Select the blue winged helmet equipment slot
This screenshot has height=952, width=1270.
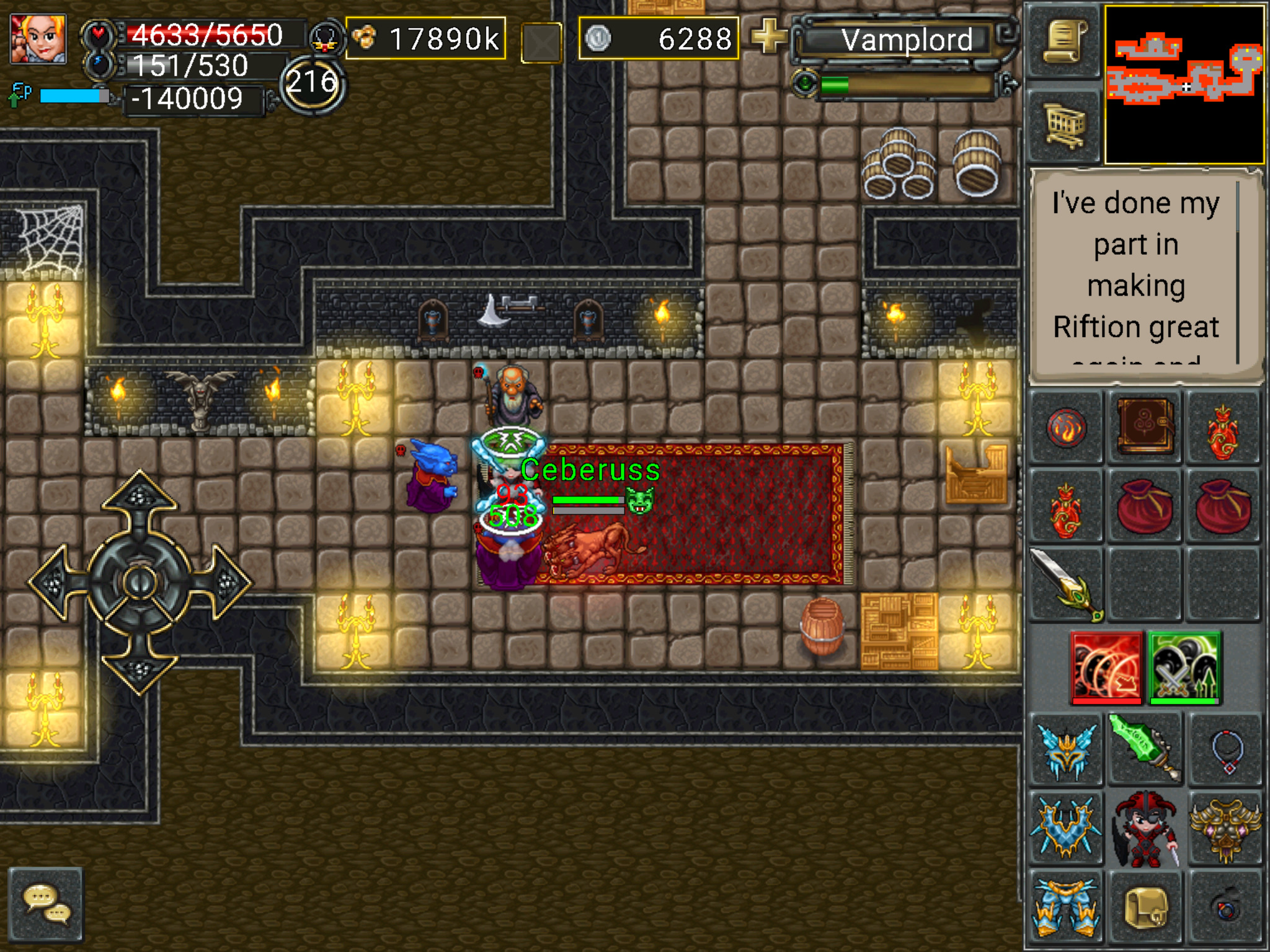[x=1066, y=750]
